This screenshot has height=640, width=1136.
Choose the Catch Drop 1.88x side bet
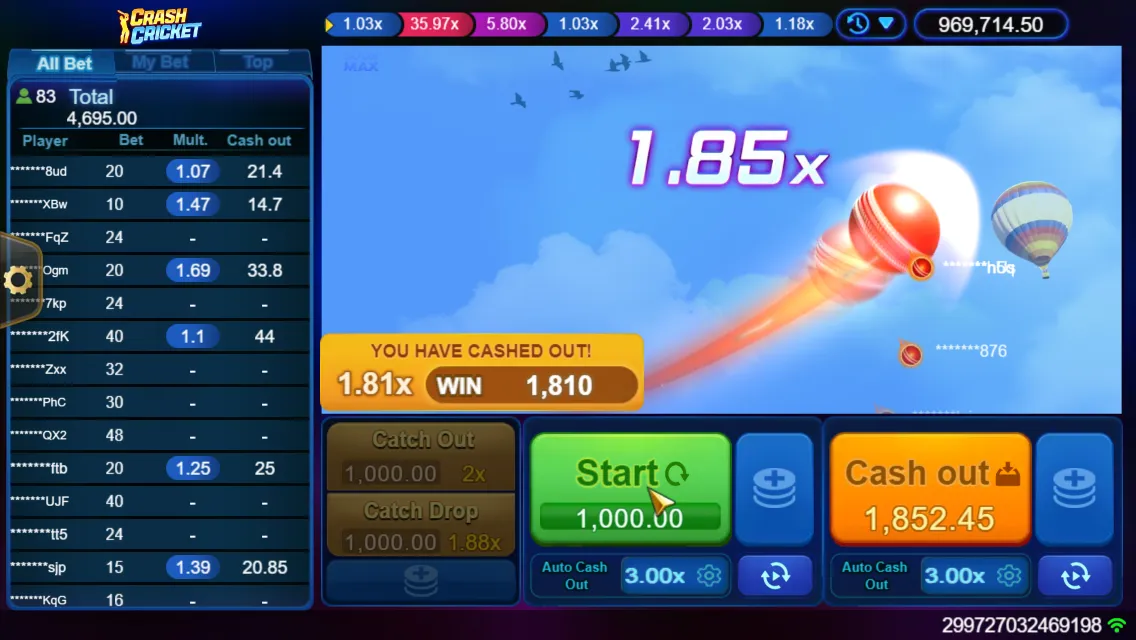(x=421, y=527)
